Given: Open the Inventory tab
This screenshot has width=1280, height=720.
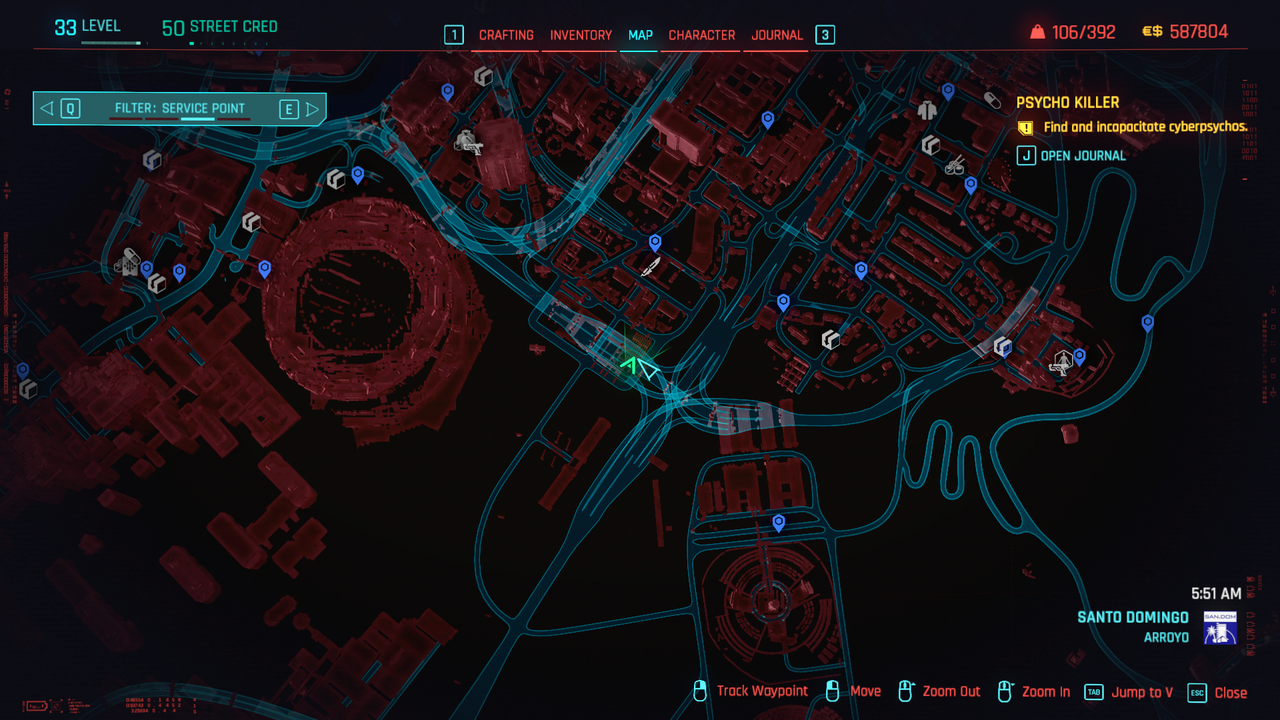Looking at the screenshot, I should click(581, 35).
